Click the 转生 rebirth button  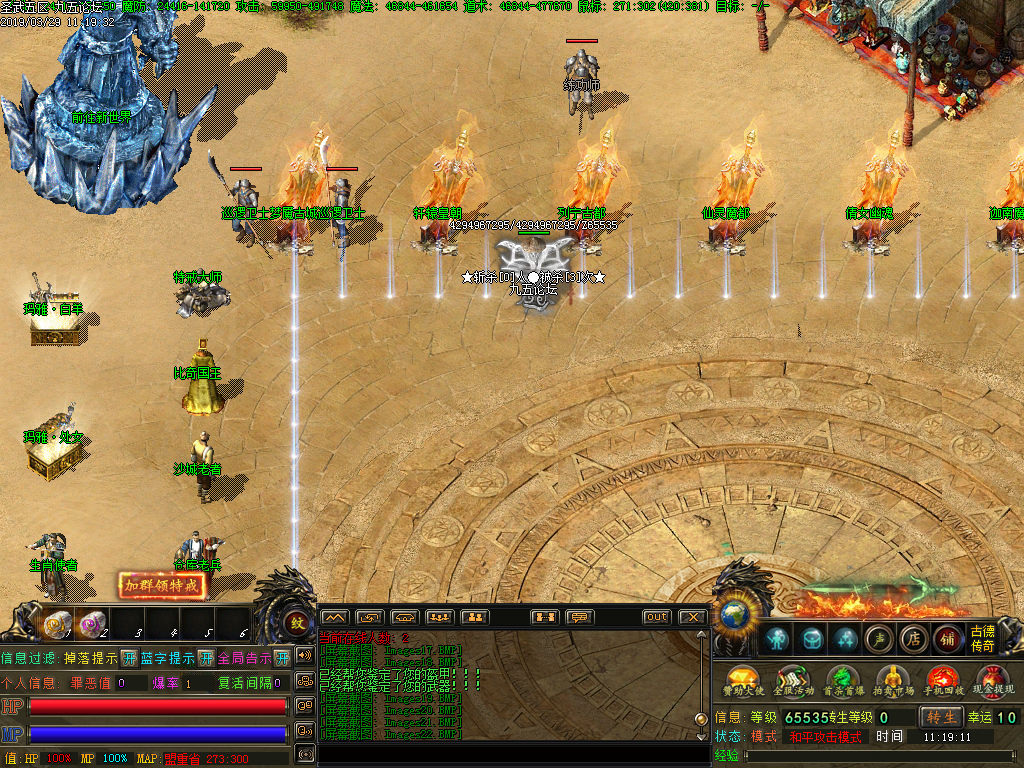pos(941,717)
